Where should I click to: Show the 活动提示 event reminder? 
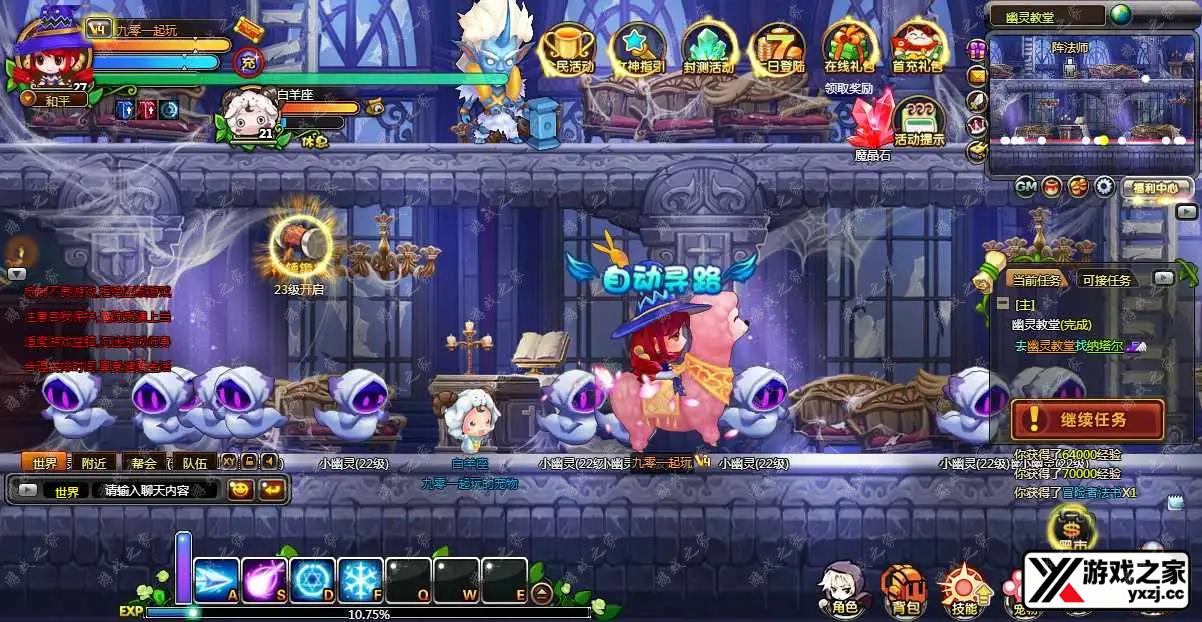pyautogui.click(x=919, y=123)
